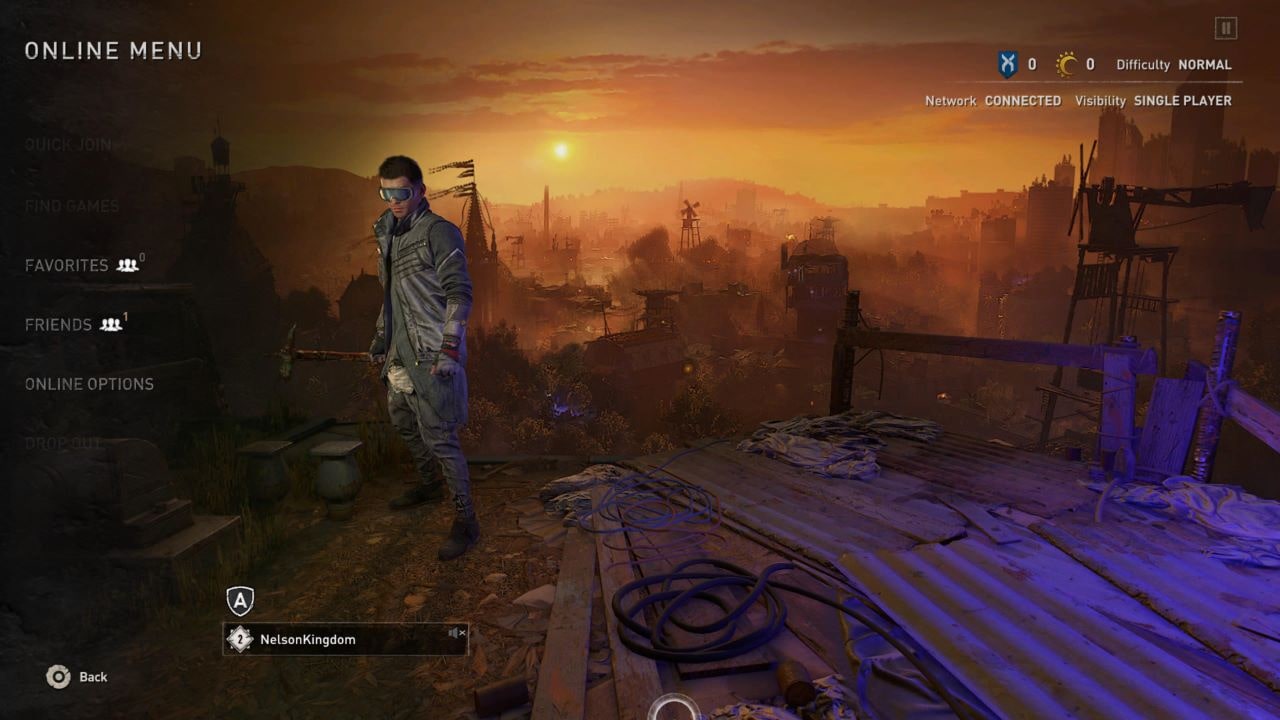Mute player NelsonKingdom via the speaker icon

pyautogui.click(x=456, y=633)
